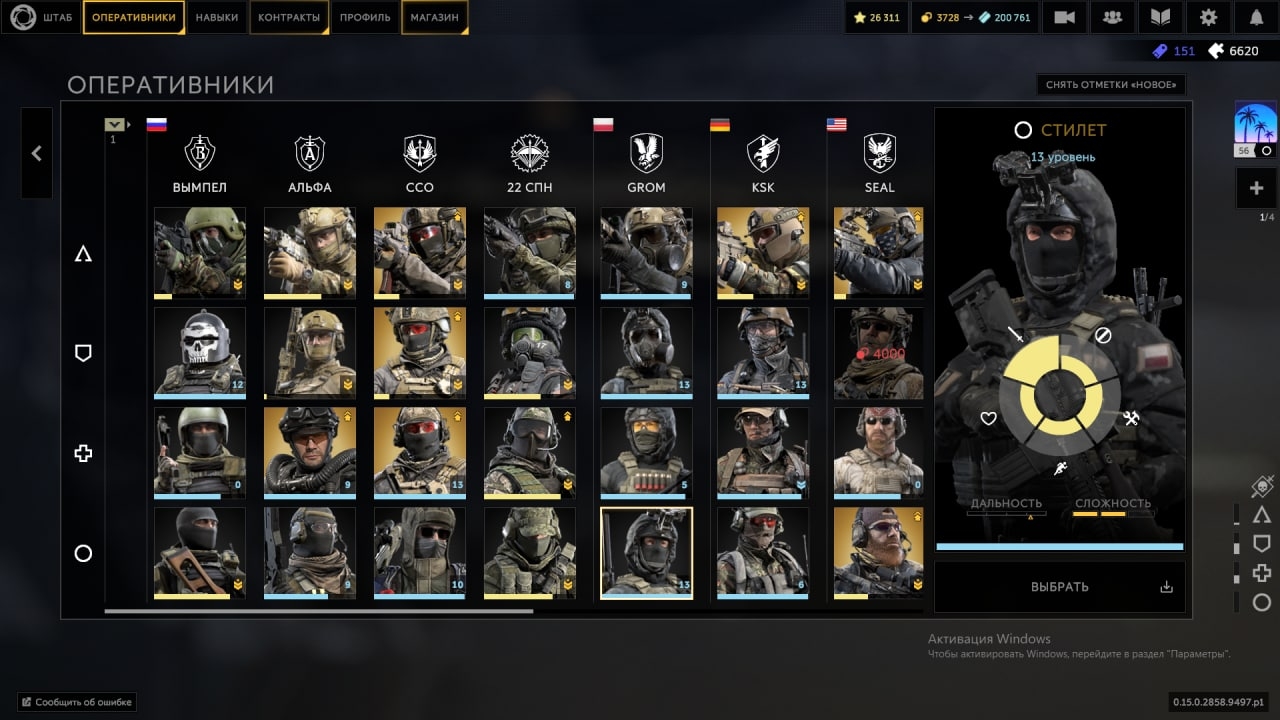Open the Контракты tab

[x=289, y=17]
